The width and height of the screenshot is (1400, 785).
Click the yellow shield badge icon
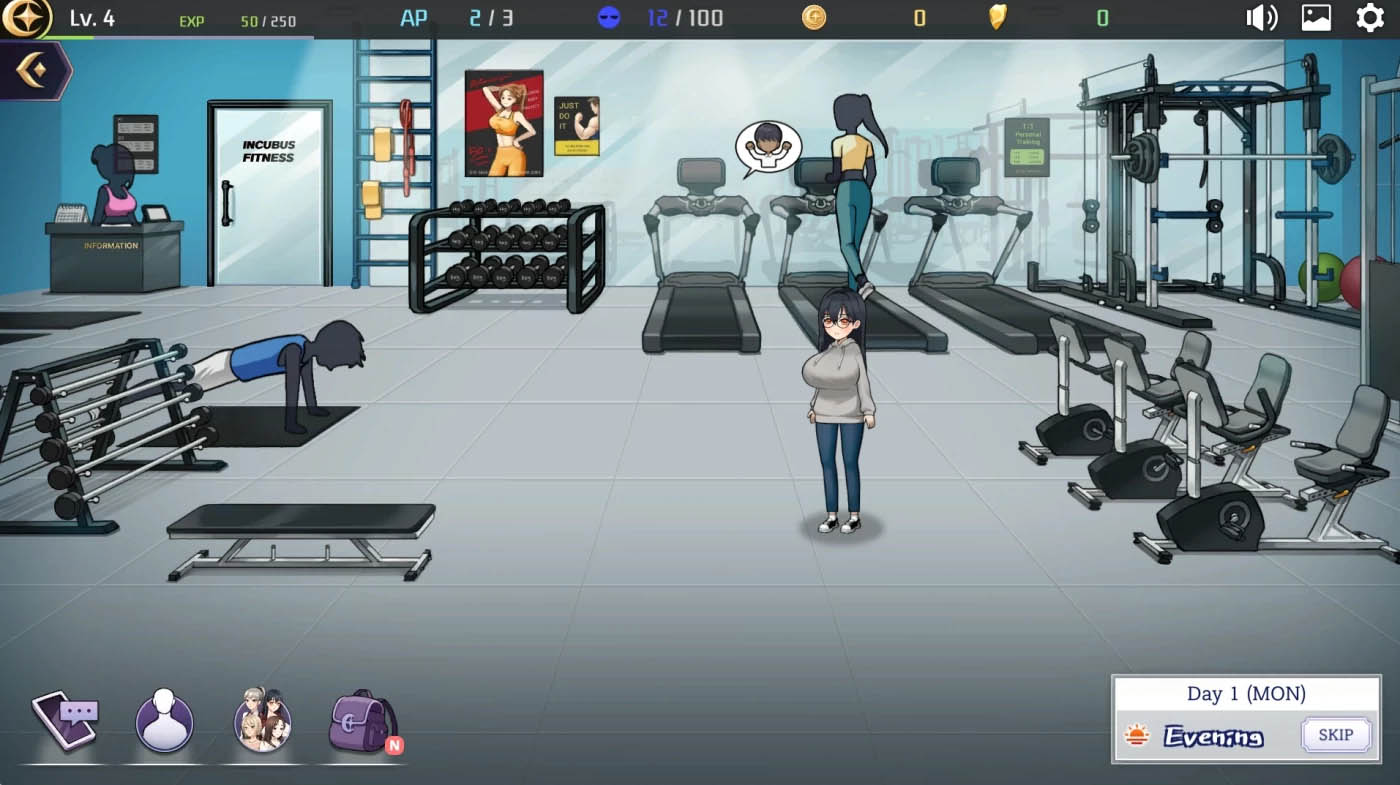pos(996,17)
